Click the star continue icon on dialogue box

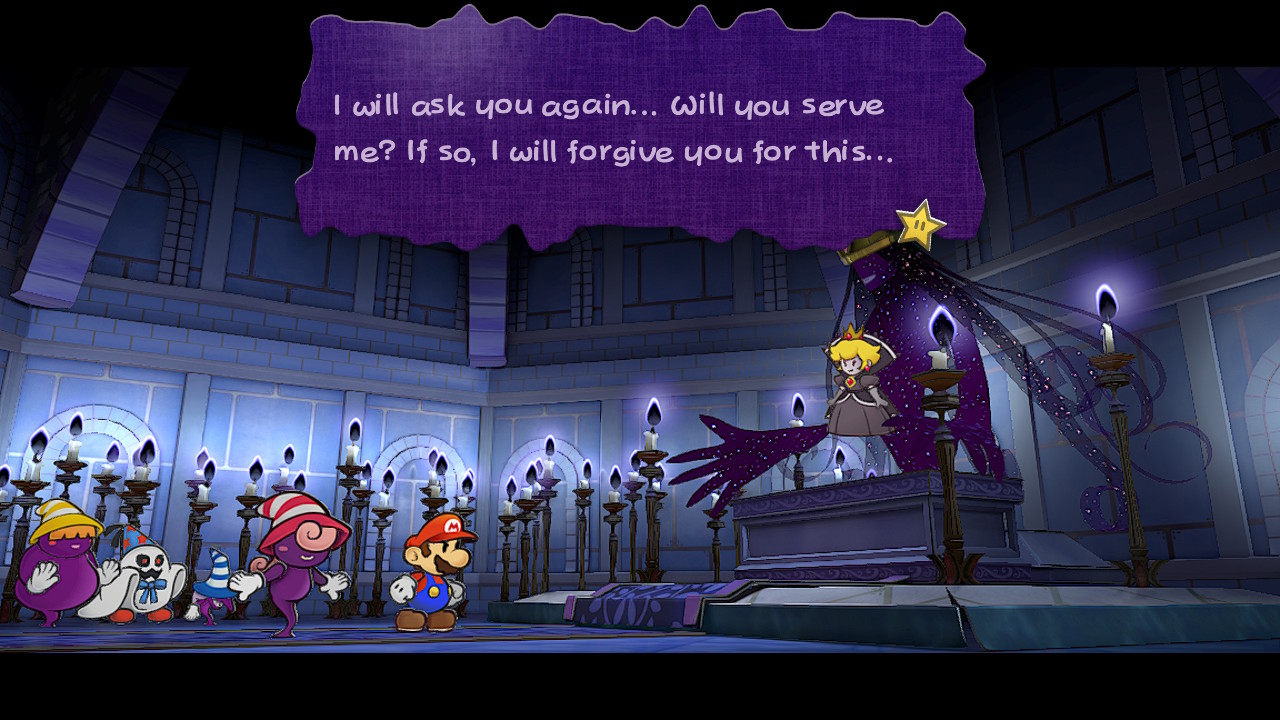click(x=920, y=226)
